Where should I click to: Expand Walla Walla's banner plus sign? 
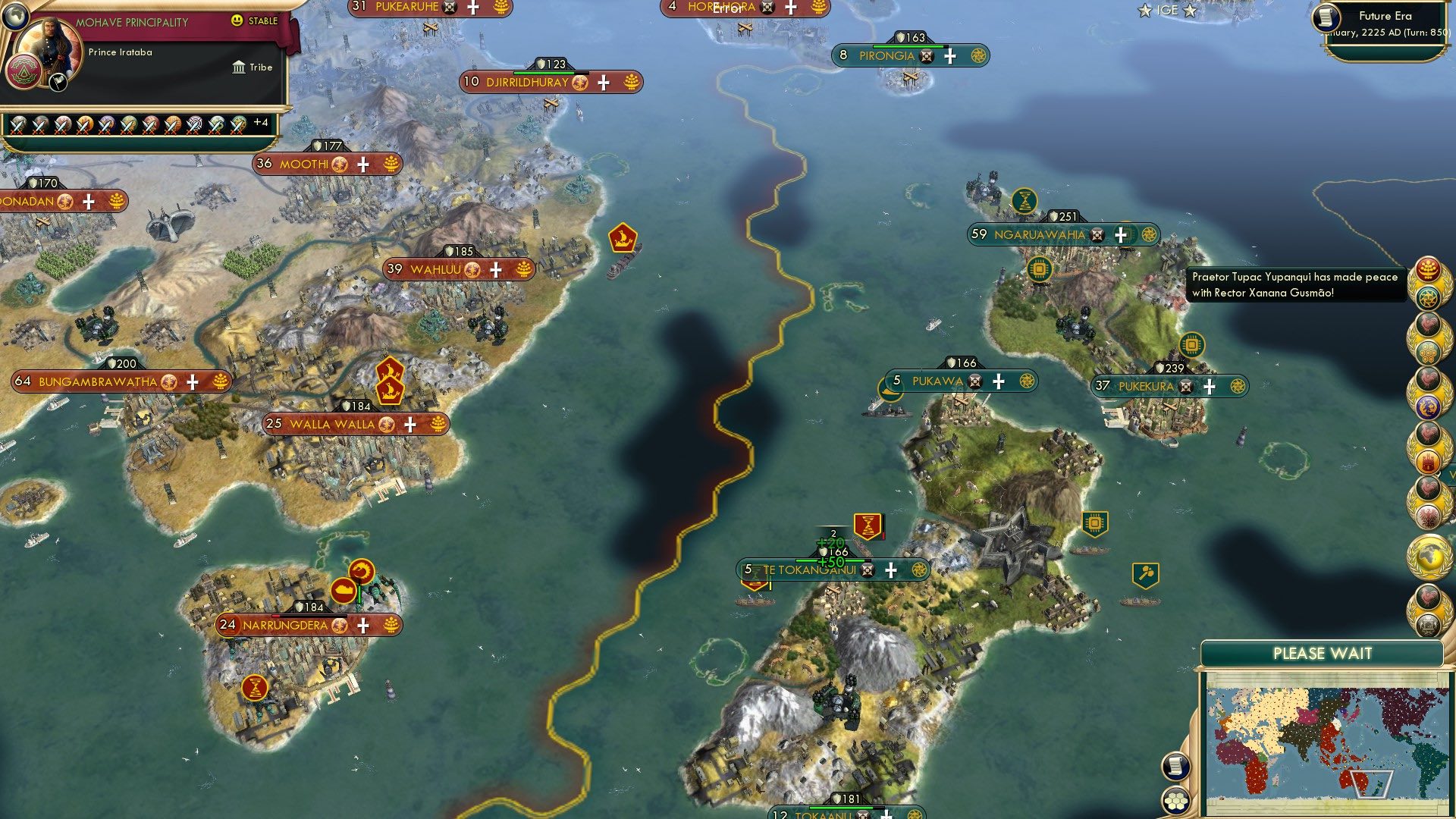coord(410,424)
